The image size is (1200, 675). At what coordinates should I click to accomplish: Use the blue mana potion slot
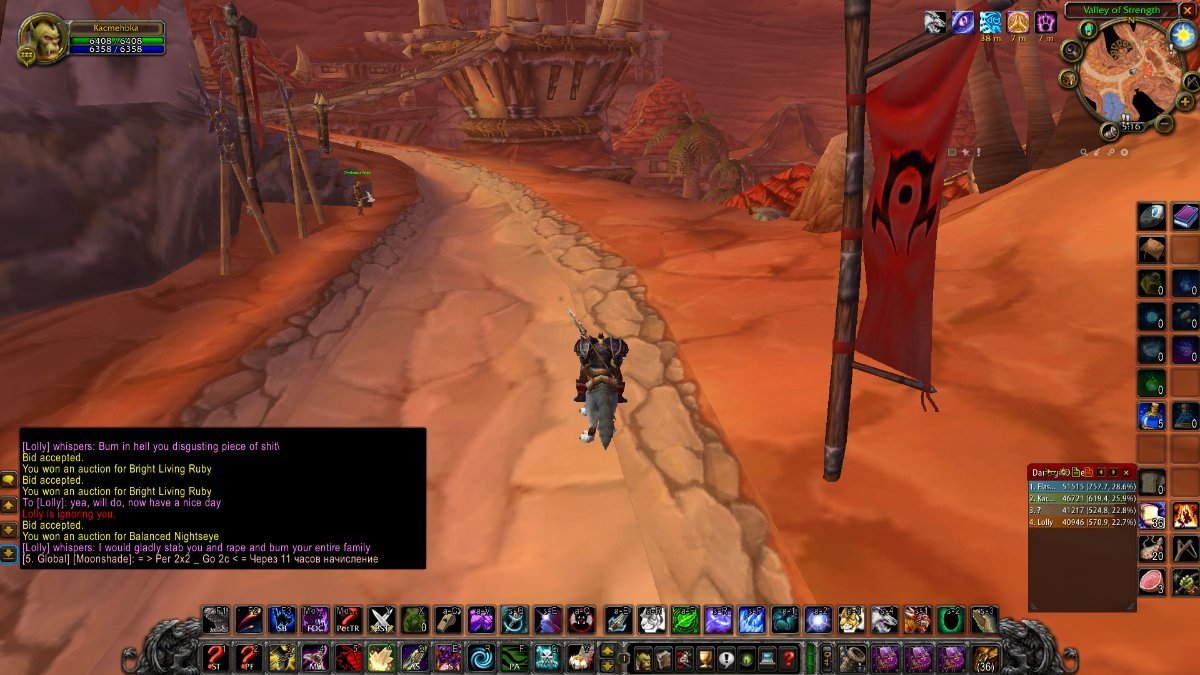1151,415
